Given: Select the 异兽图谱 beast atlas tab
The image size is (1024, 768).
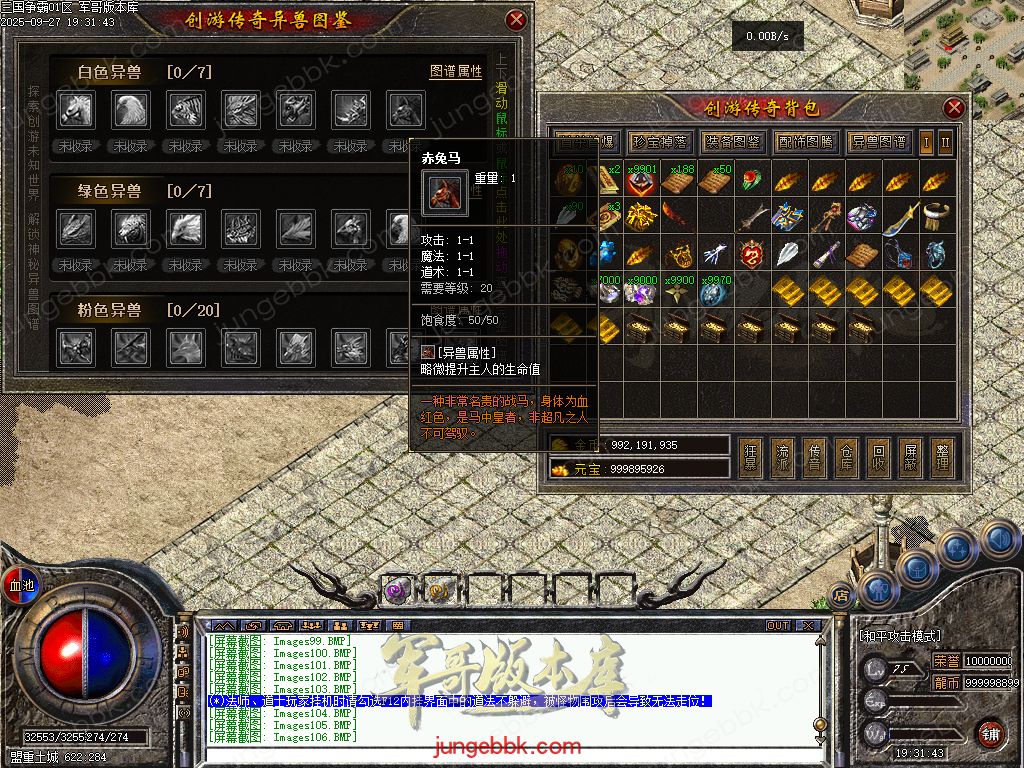Looking at the screenshot, I should 879,142.
